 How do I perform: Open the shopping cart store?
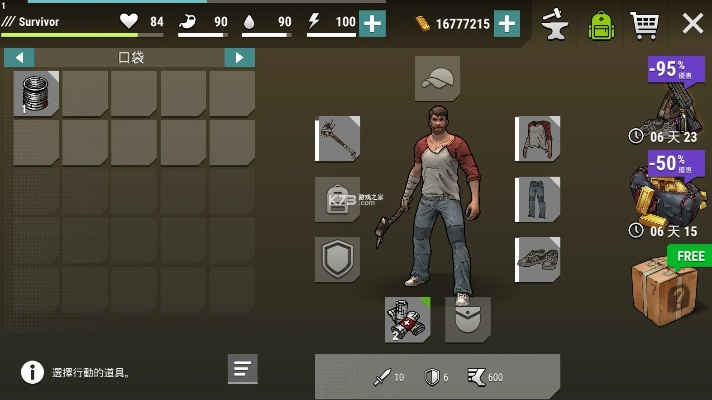click(646, 23)
